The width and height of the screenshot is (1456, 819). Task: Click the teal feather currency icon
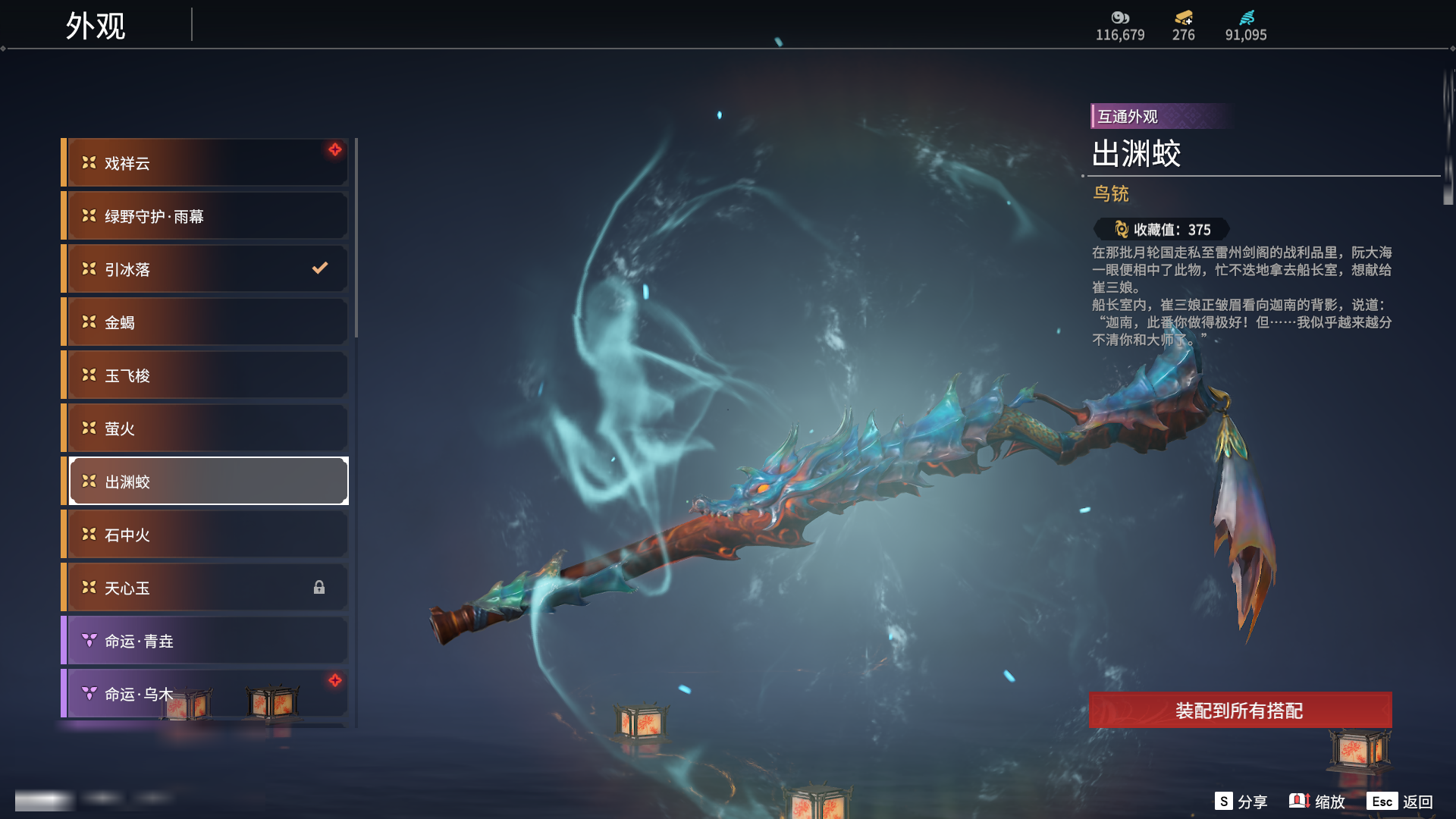click(1247, 17)
